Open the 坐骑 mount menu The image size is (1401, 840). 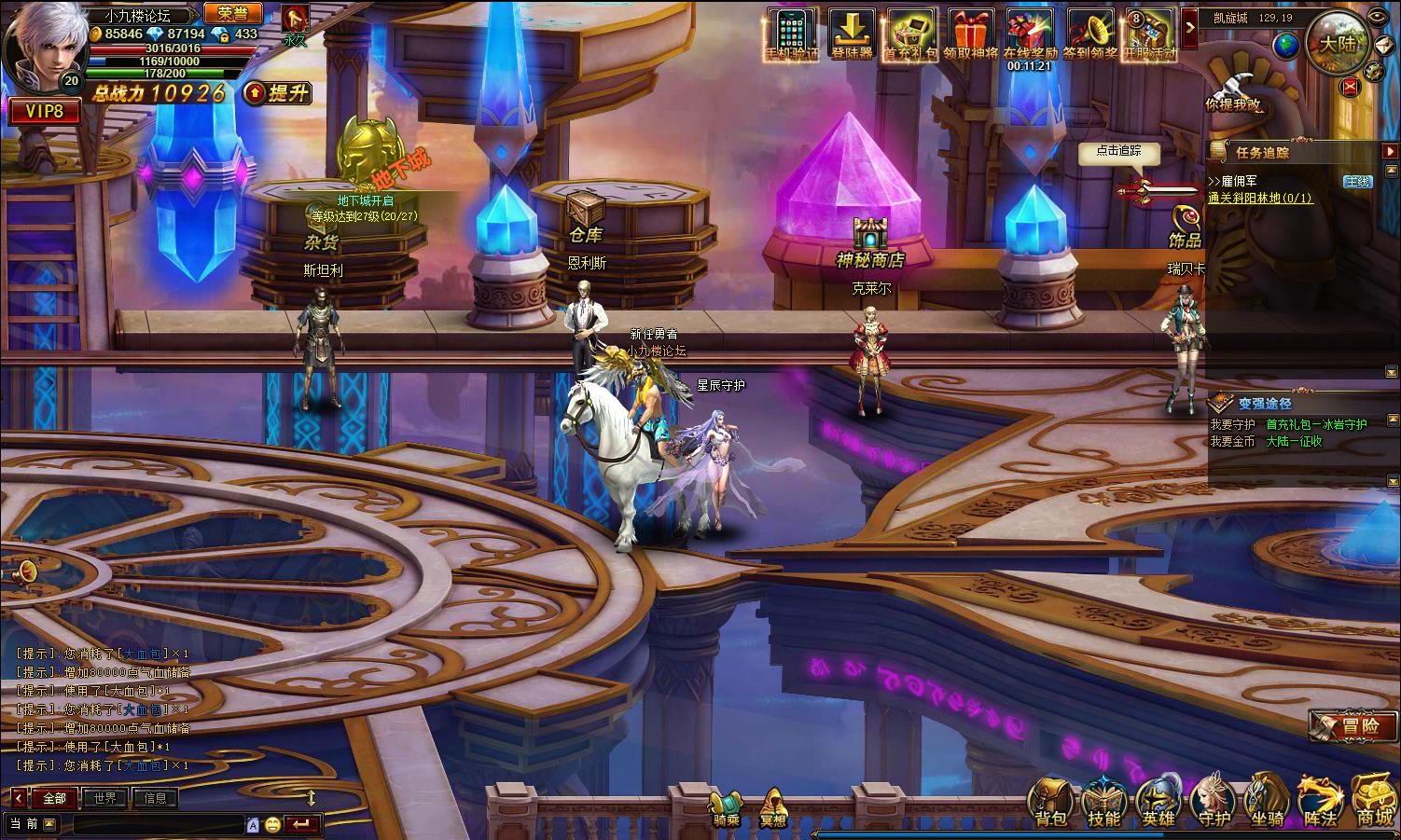click(1268, 802)
